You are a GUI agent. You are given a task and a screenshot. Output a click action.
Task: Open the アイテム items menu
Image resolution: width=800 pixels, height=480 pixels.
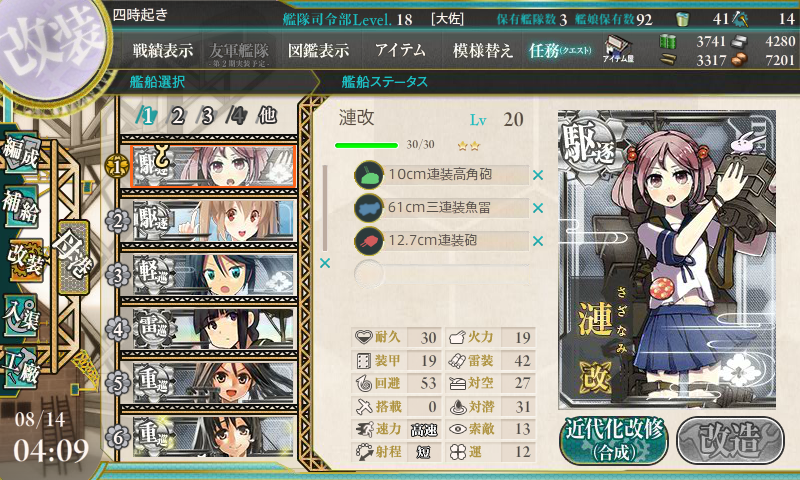400,50
